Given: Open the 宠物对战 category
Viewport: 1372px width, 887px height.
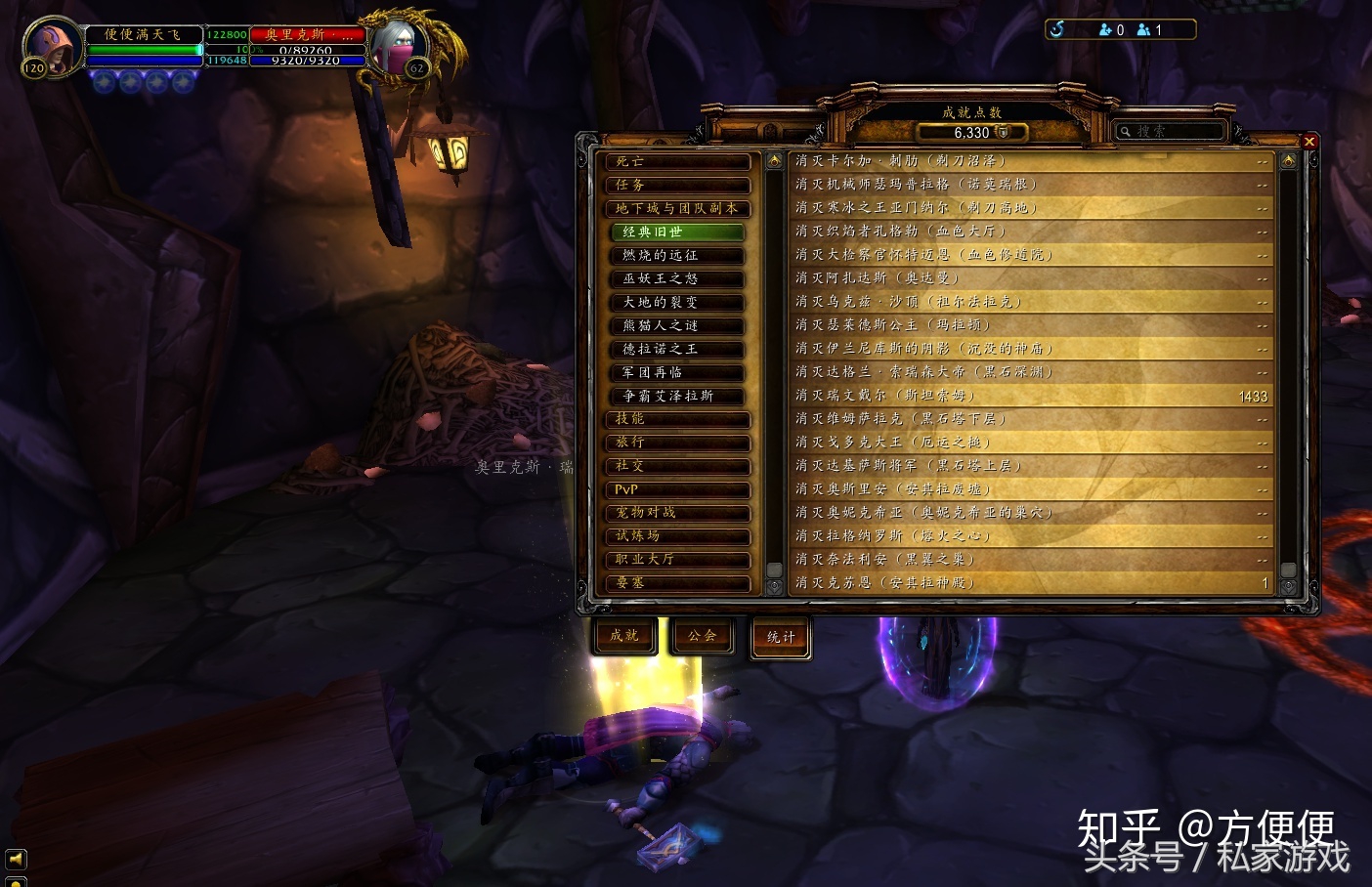Looking at the screenshot, I should click(x=678, y=514).
